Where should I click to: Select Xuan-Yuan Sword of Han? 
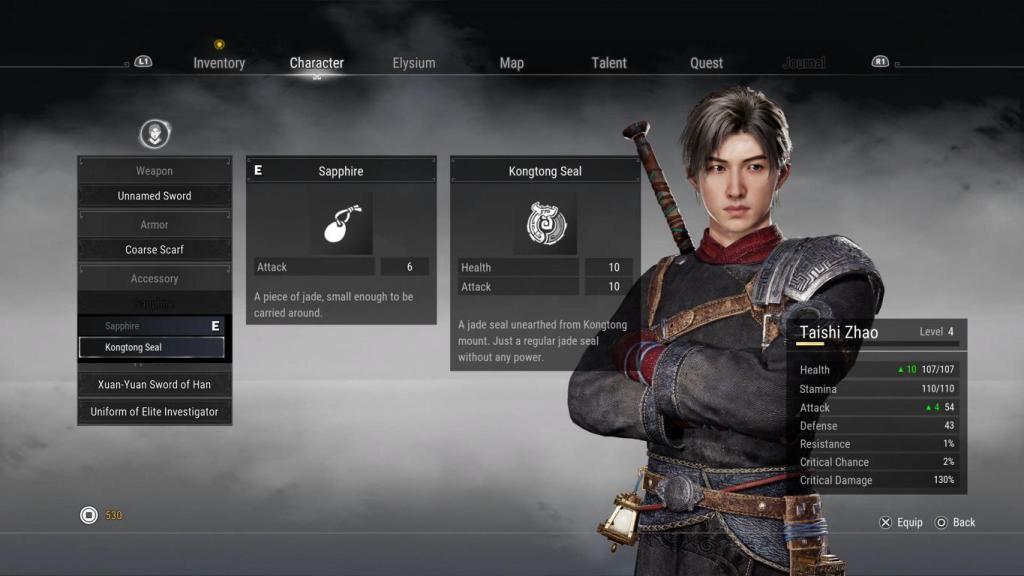pos(154,384)
